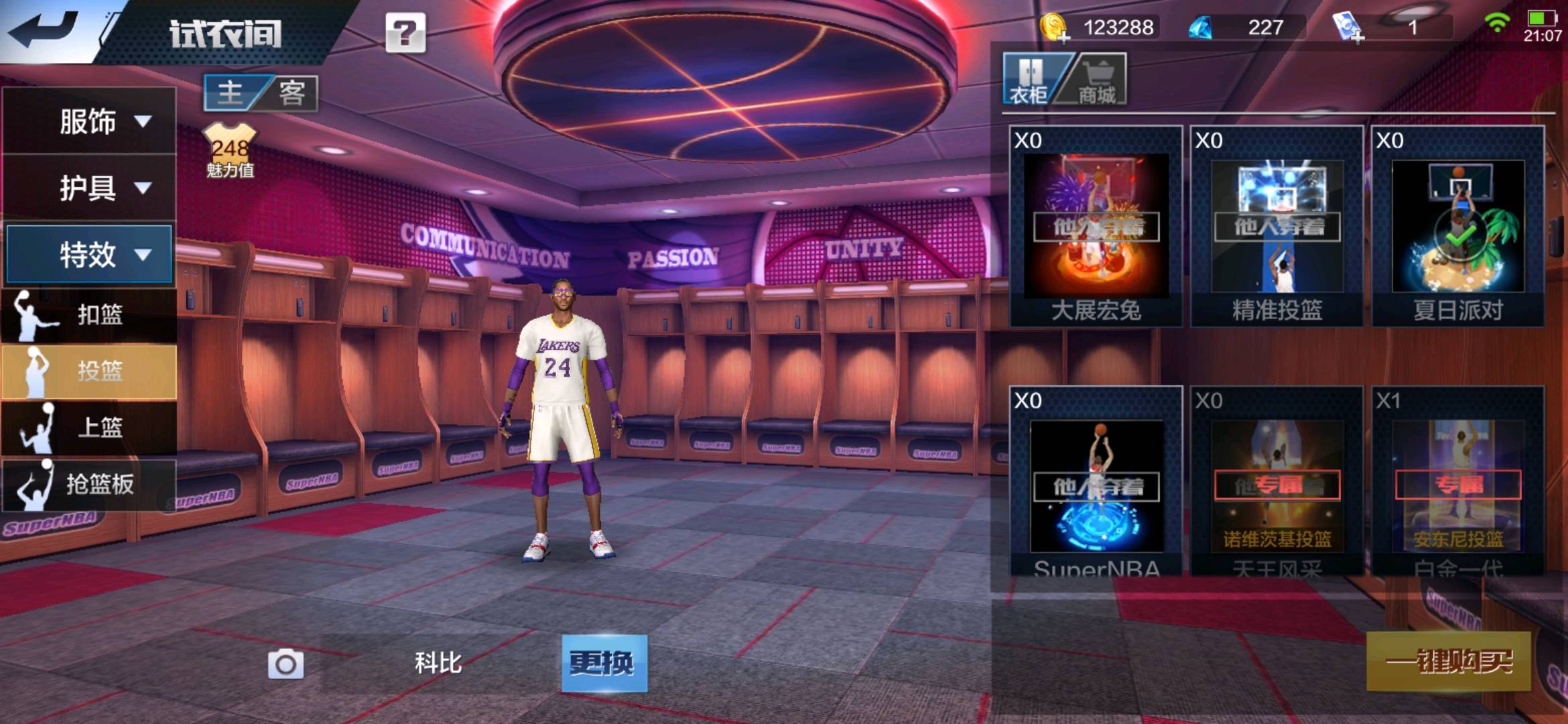Choose the 抢篮板 rebound effects entry
The width and height of the screenshot is (1568, 724).
tap(88, 483)
